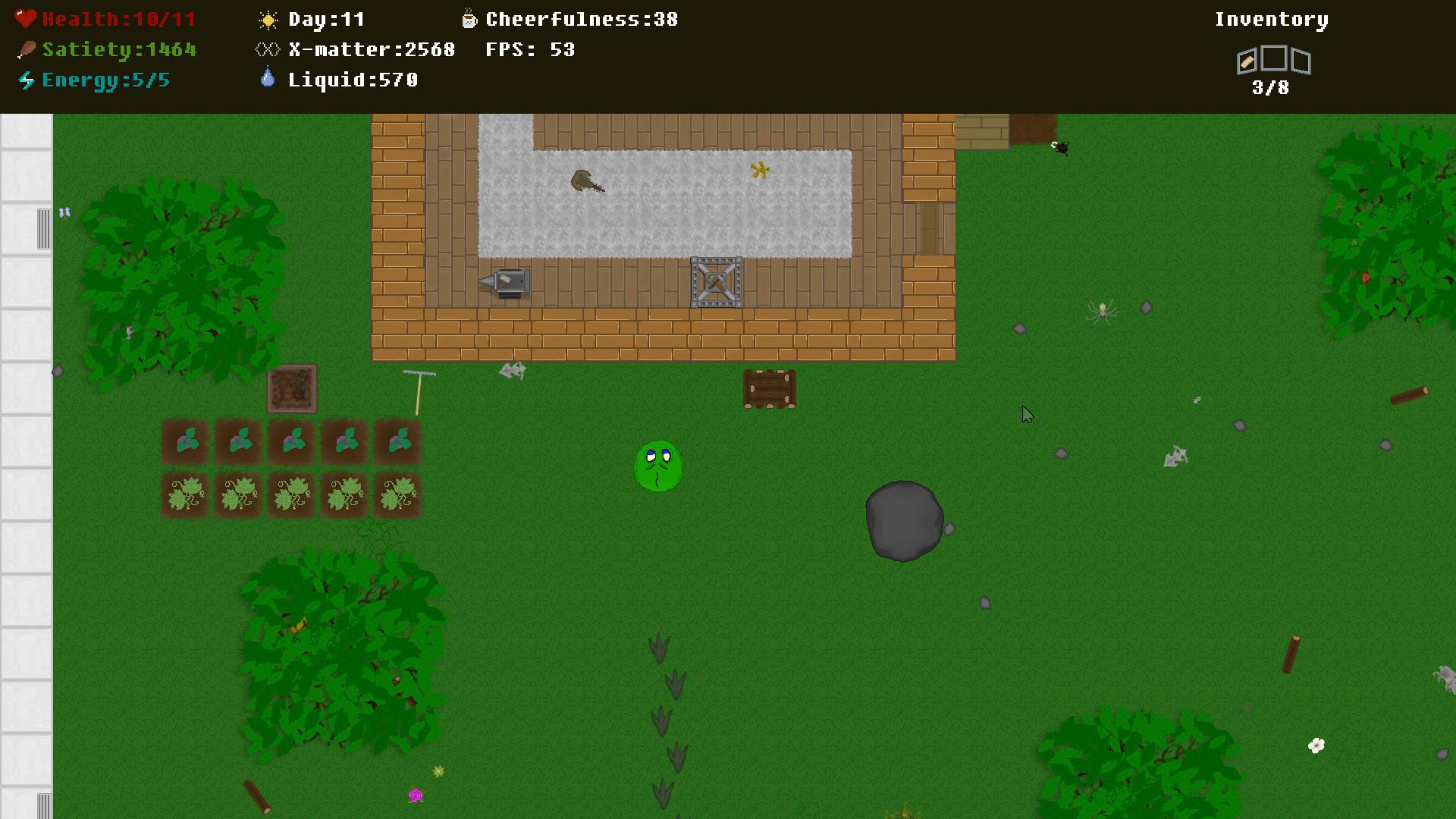
Task: Click the wooden crate below the house
Action: pyautogui.click(x=770, y=388)
